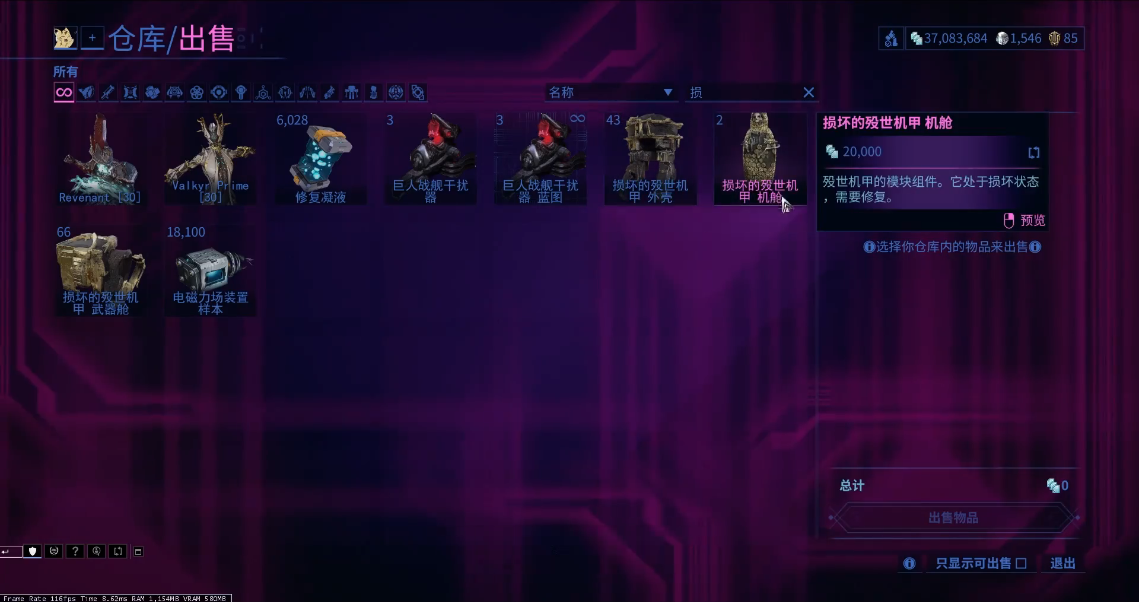Image resolution: width=1139 pixels, height=602 pixels.
Task: Select the infinity all-items category filter
Action: [63, 92]
